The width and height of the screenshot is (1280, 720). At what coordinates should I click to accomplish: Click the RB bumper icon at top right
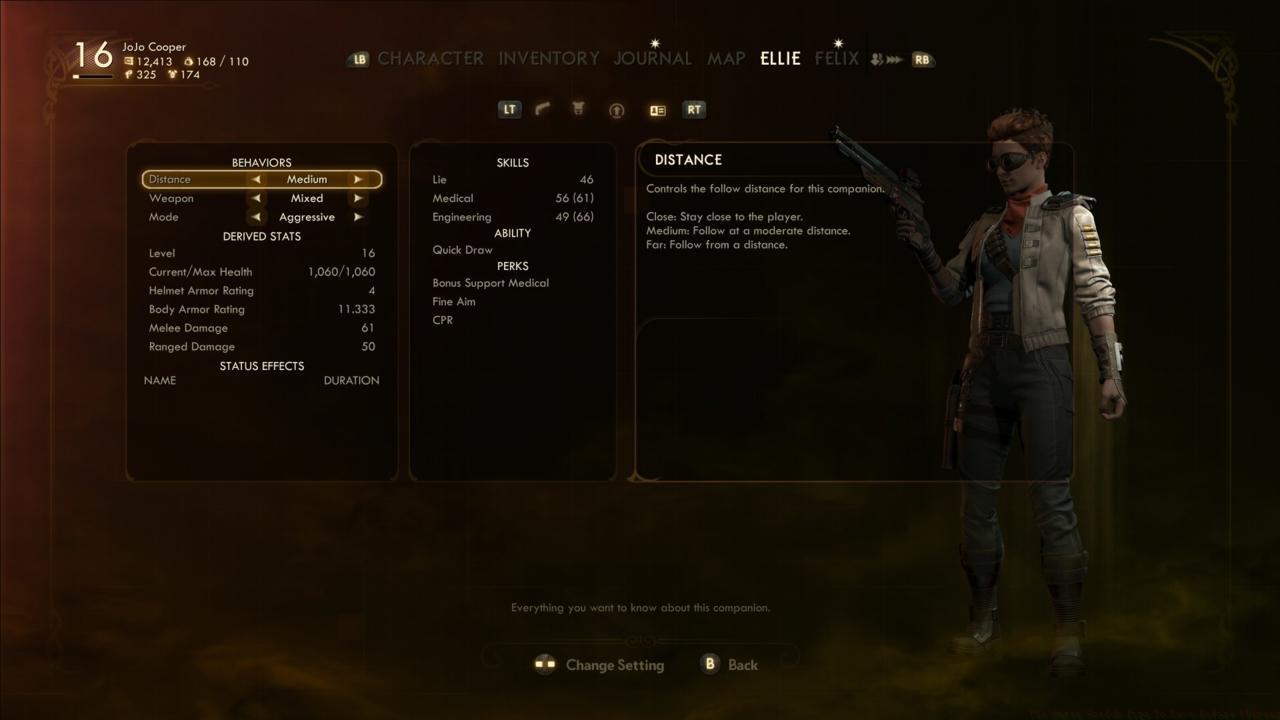tap(921, 59)
